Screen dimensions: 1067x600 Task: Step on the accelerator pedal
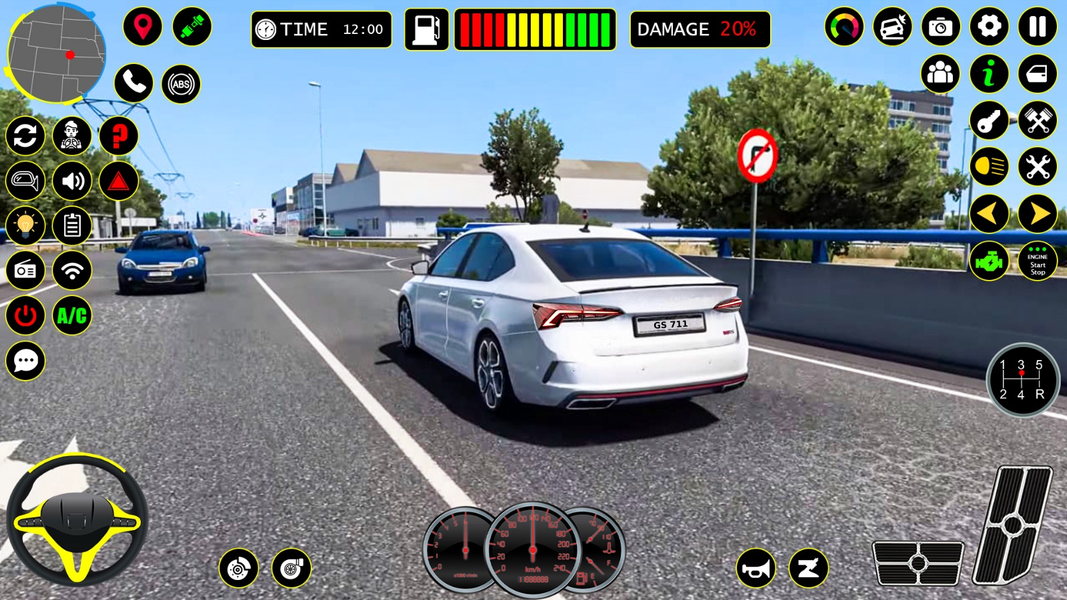pyautogui.click(x=1015, y=523)
